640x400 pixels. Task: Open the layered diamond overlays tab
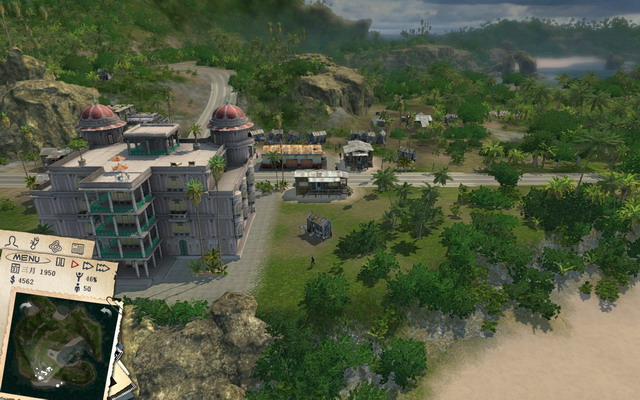coord(55,245)
